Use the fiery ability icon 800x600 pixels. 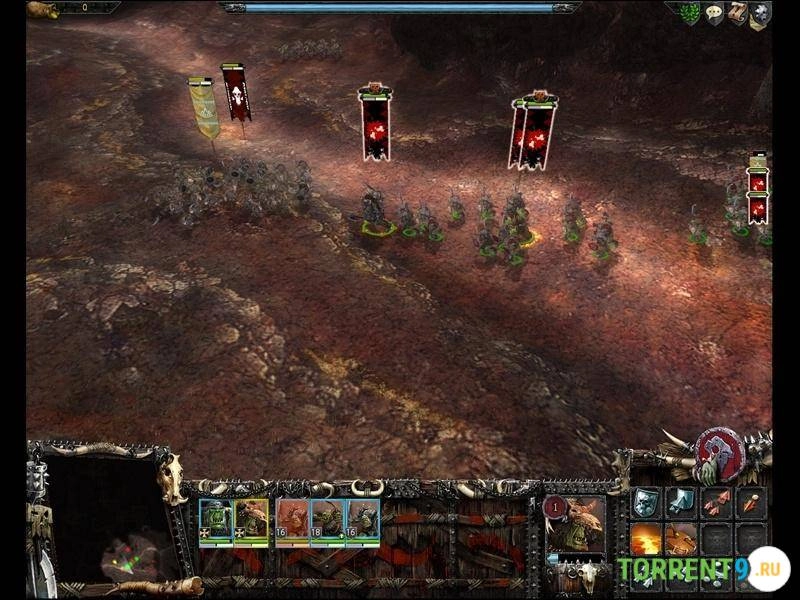click(x=646, y=540)
